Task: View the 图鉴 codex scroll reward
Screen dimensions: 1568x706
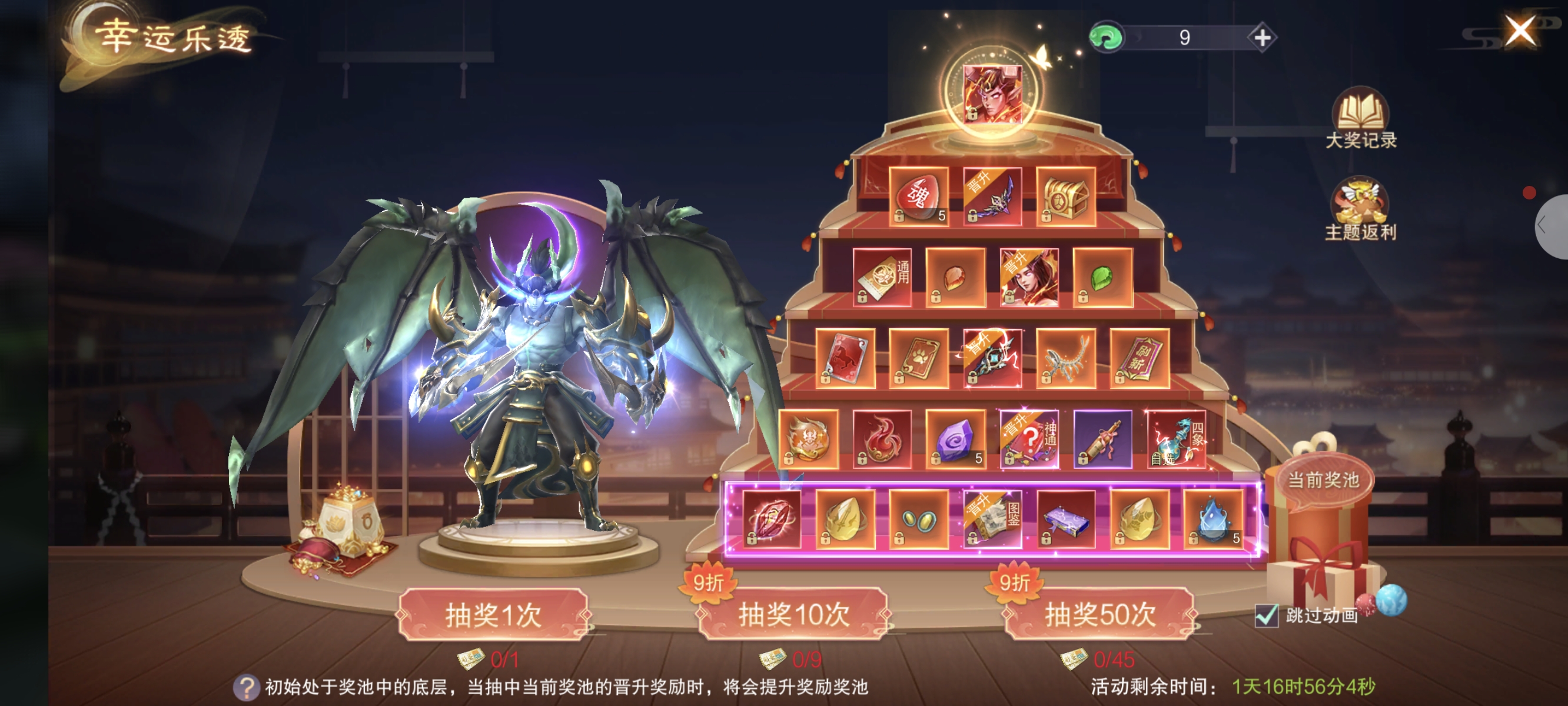Action: click(x=992, y=519)
